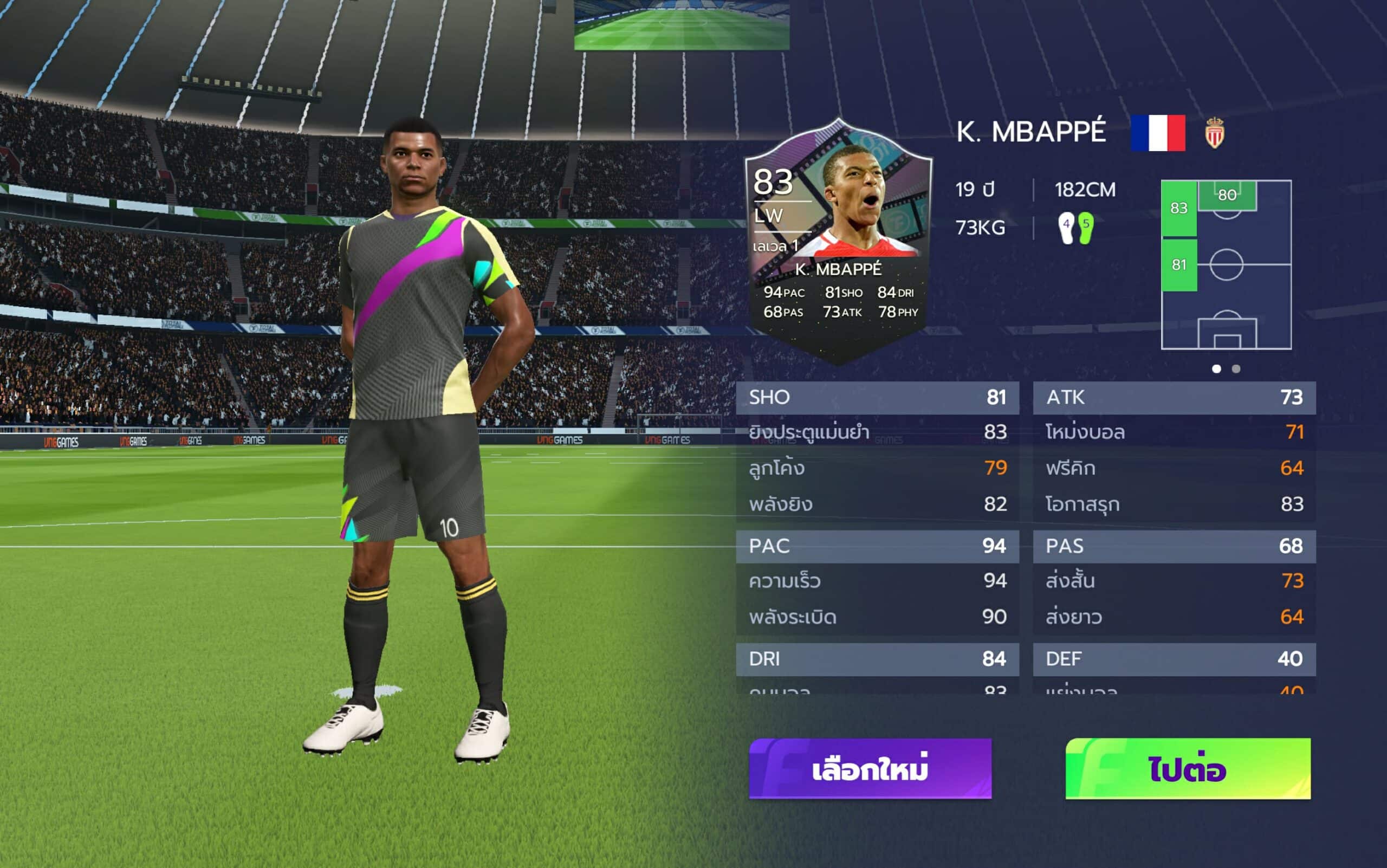
Task: Continue with the green ไปต่อ button
Action: point(1187,768)
